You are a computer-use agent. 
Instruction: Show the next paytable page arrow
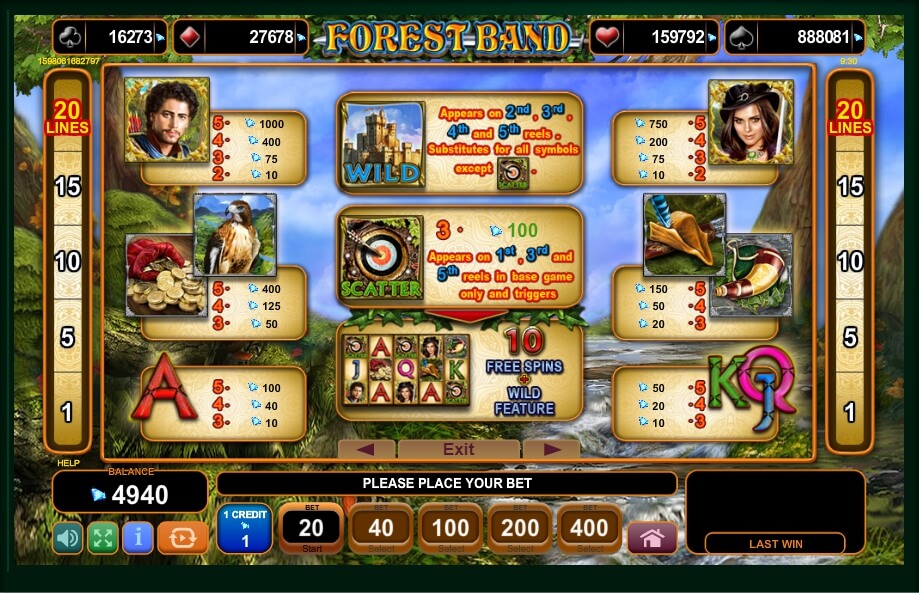tap(551, 449)
